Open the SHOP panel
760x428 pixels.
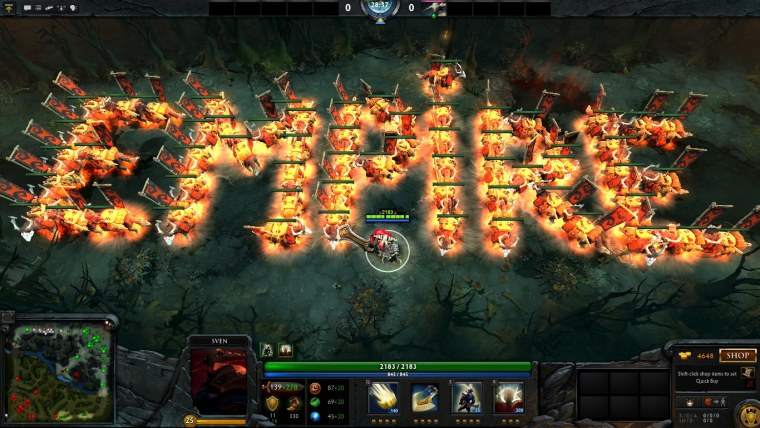pyautogui.click(x=738, y=355)
